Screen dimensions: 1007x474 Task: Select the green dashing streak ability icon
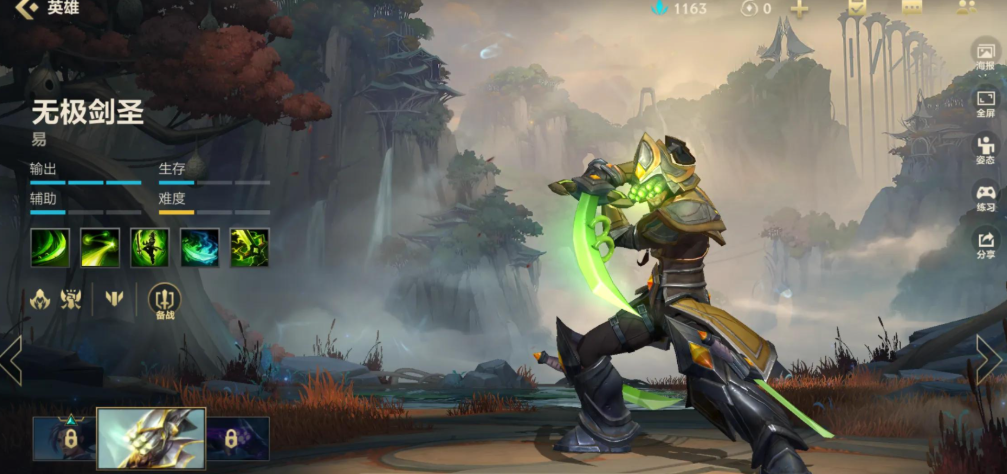pos(100,248)
